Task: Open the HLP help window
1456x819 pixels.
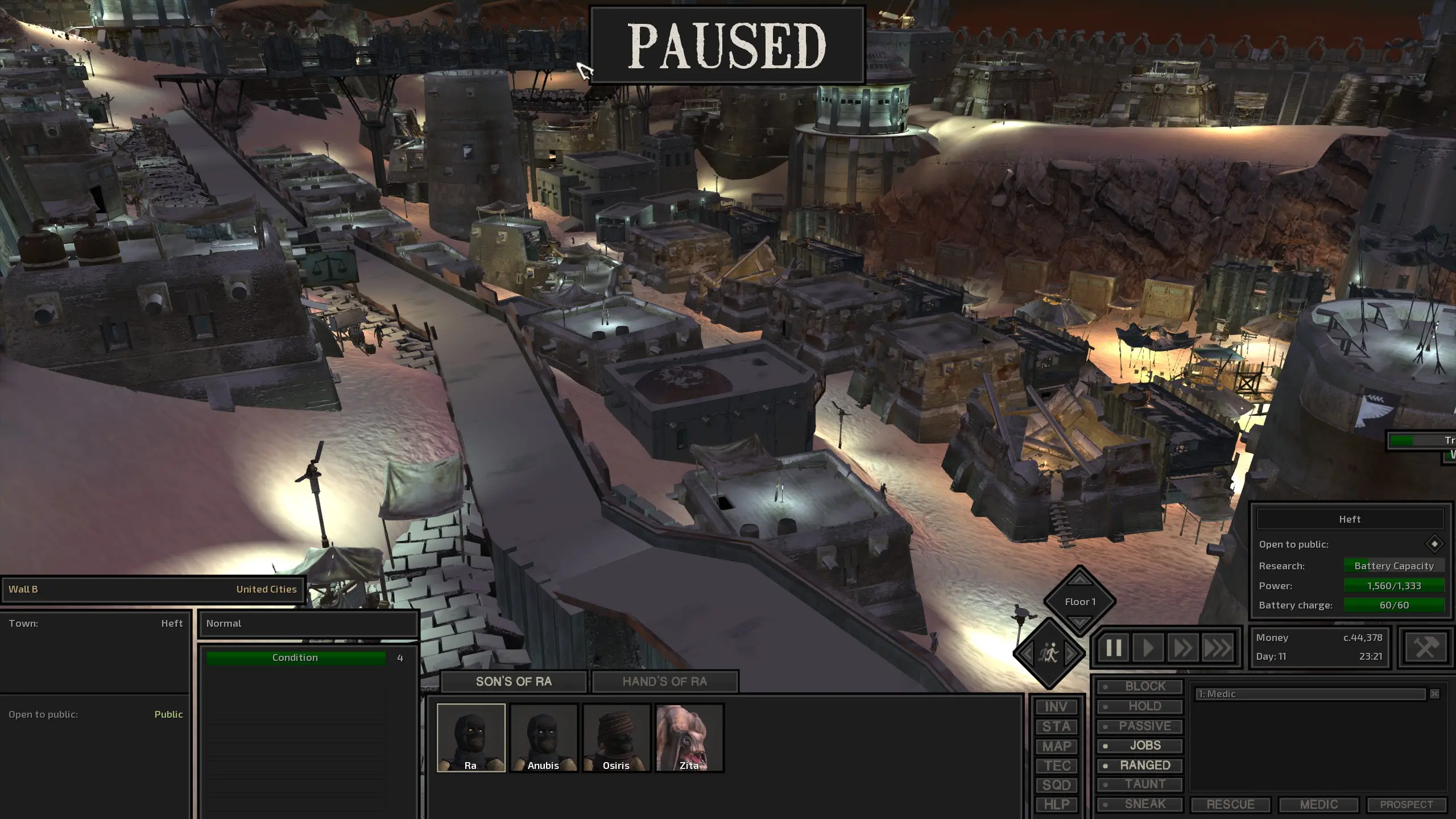Action: pos(1056,804)
